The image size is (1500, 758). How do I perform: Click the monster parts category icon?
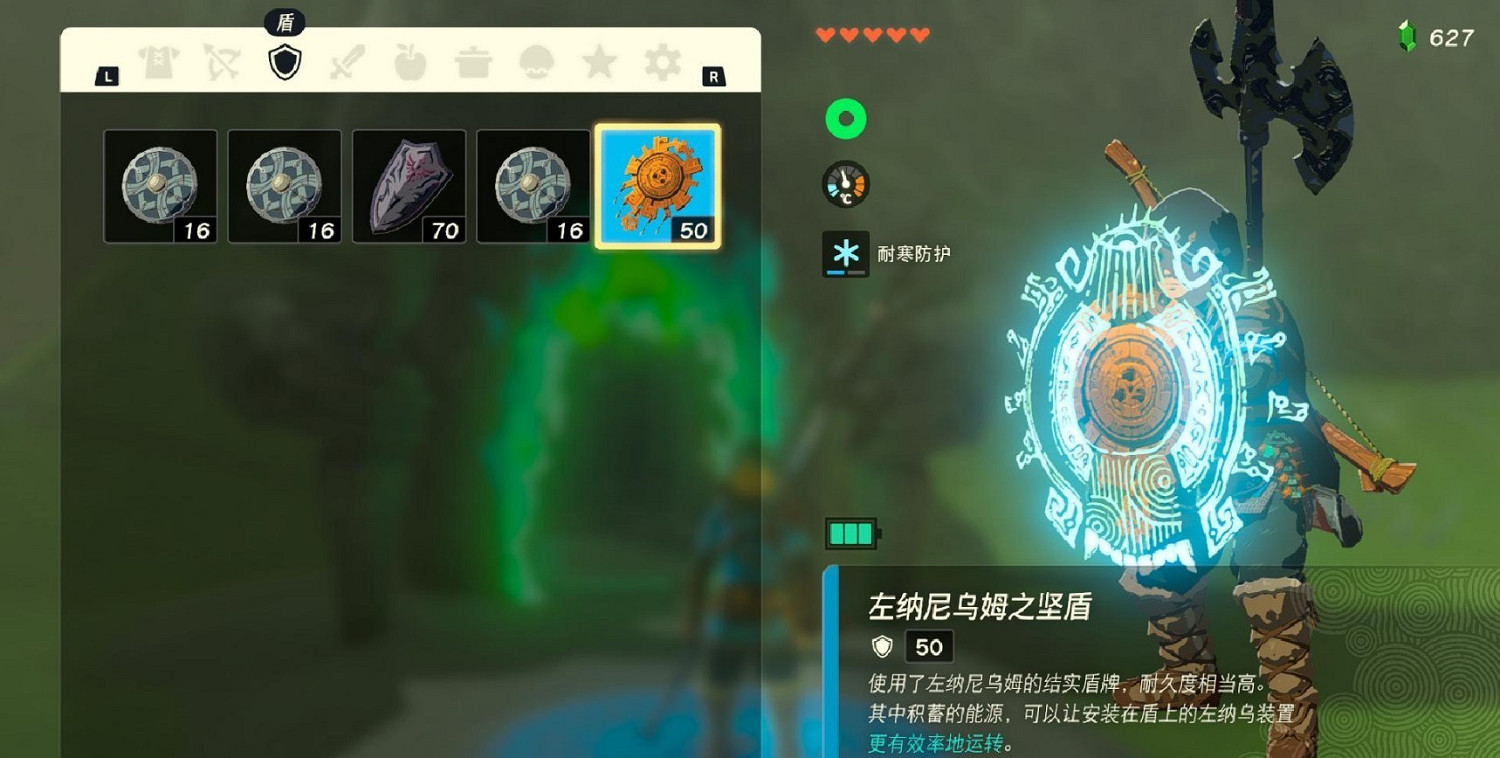pos(535,62)
